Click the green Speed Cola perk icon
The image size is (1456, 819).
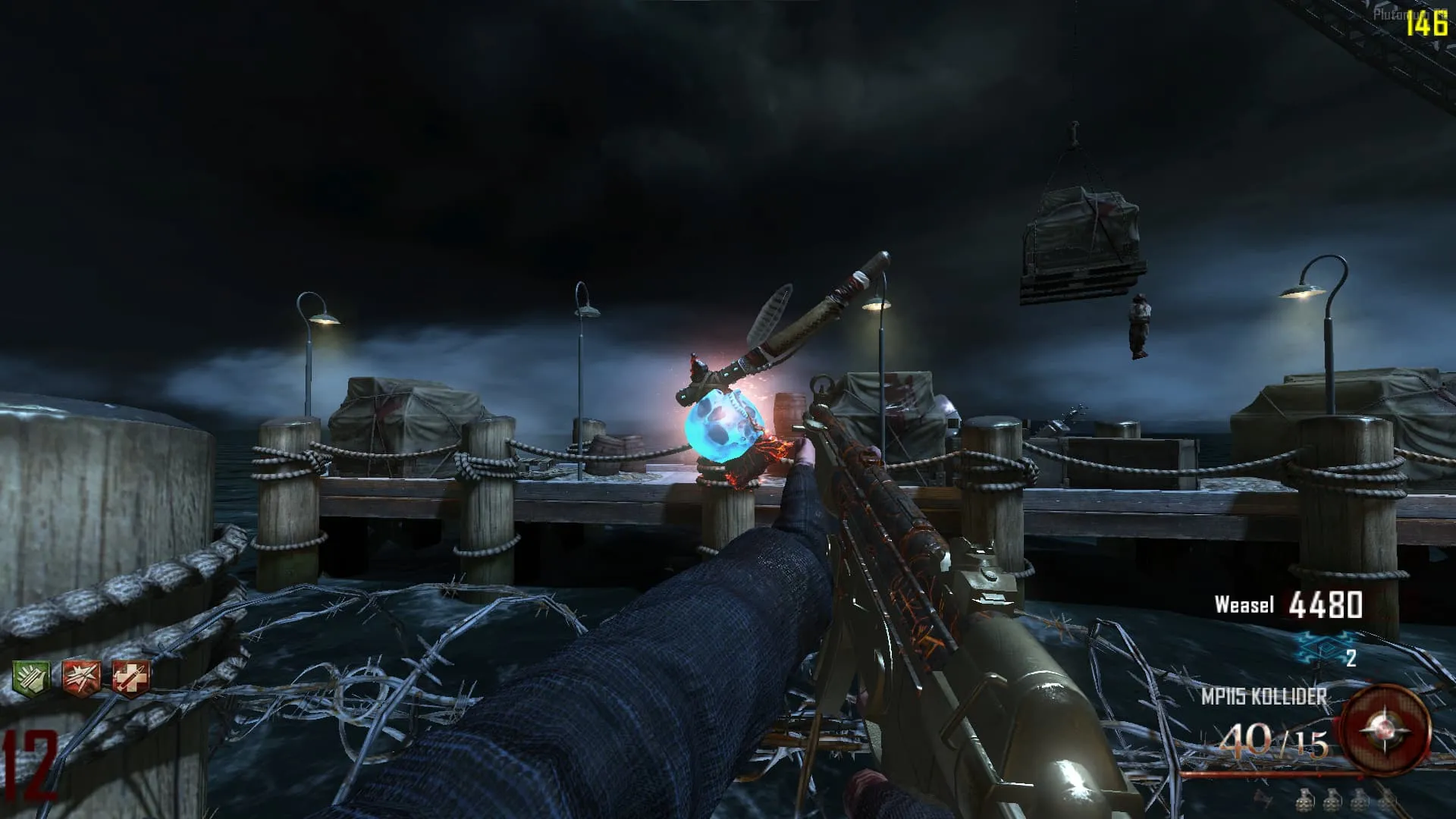point(31,677)
